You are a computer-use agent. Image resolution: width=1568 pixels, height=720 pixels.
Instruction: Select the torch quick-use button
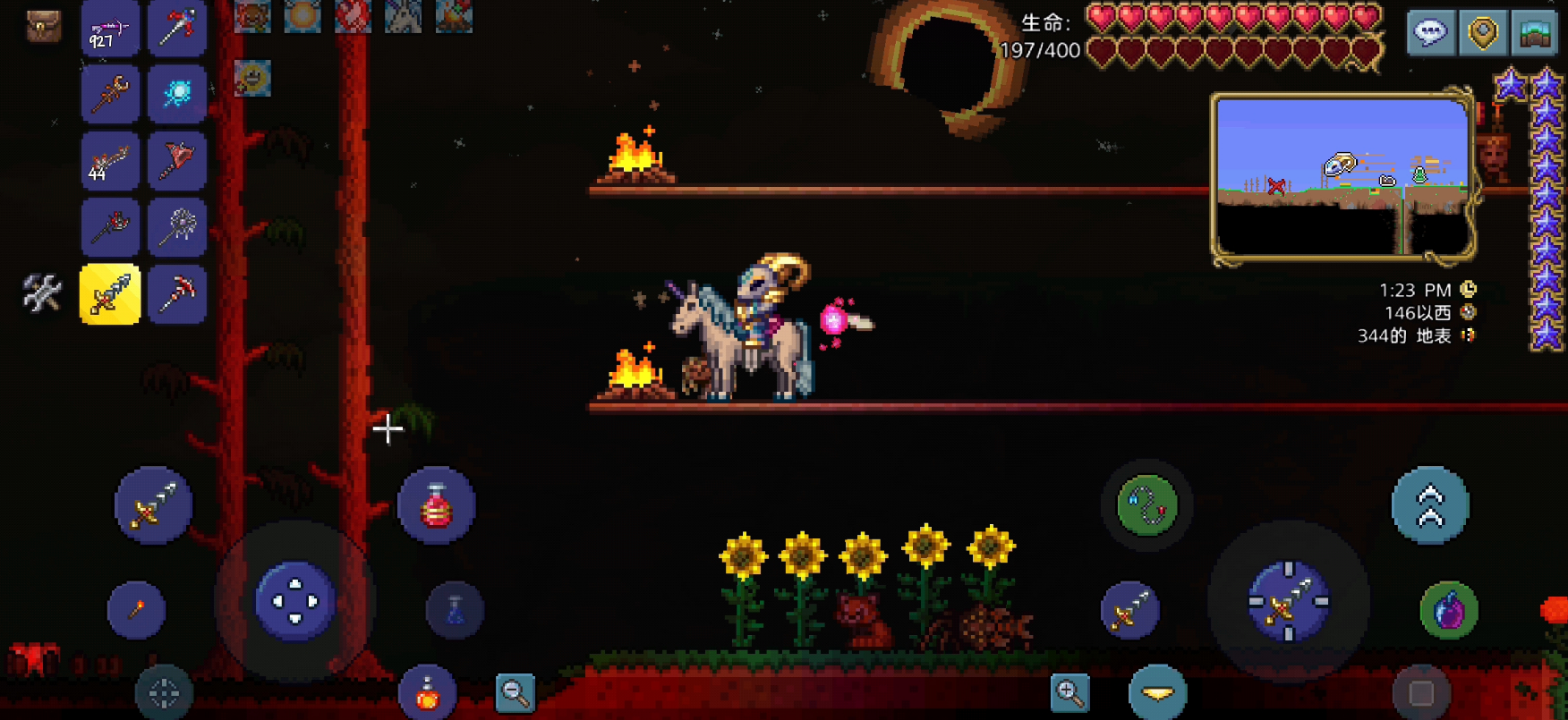(x=137, y=611)
